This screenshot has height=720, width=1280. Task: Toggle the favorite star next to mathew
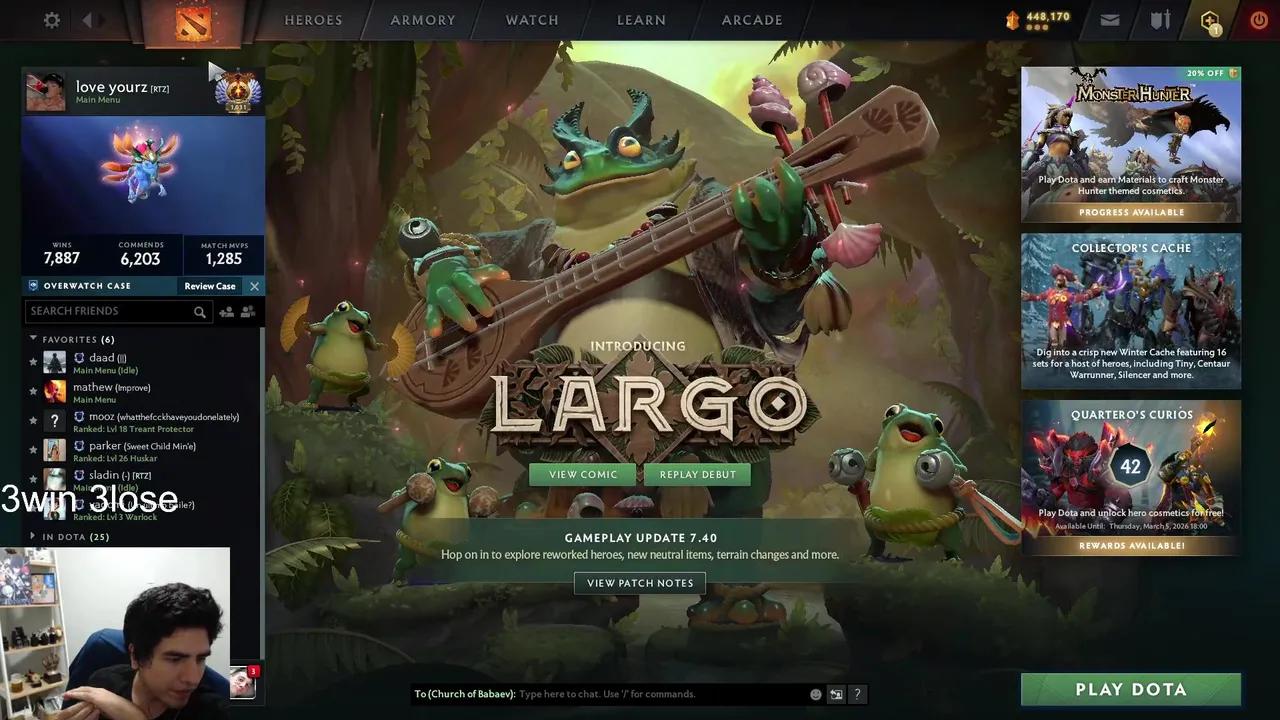pyautogui.click(x=33, y=391)
